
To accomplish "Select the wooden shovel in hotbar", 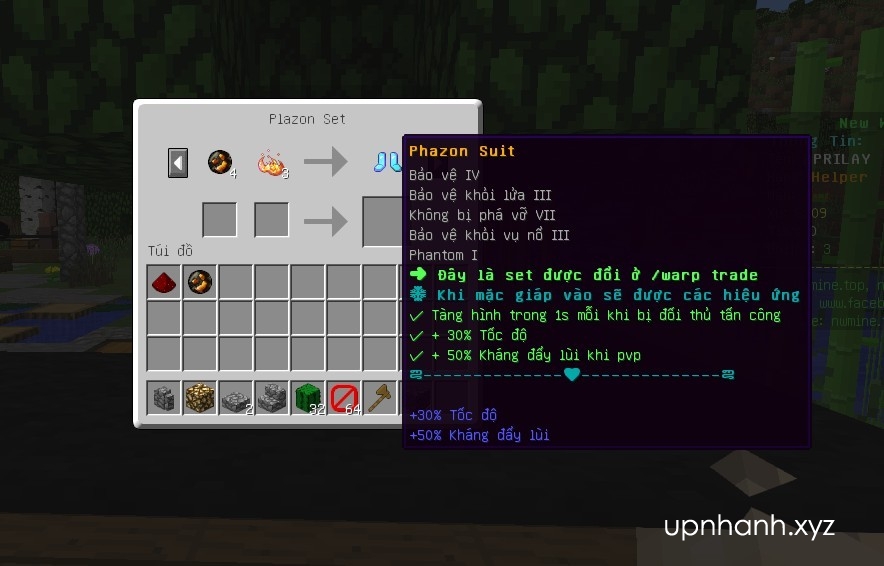I will pyautogui.click(x=380, y=398).
